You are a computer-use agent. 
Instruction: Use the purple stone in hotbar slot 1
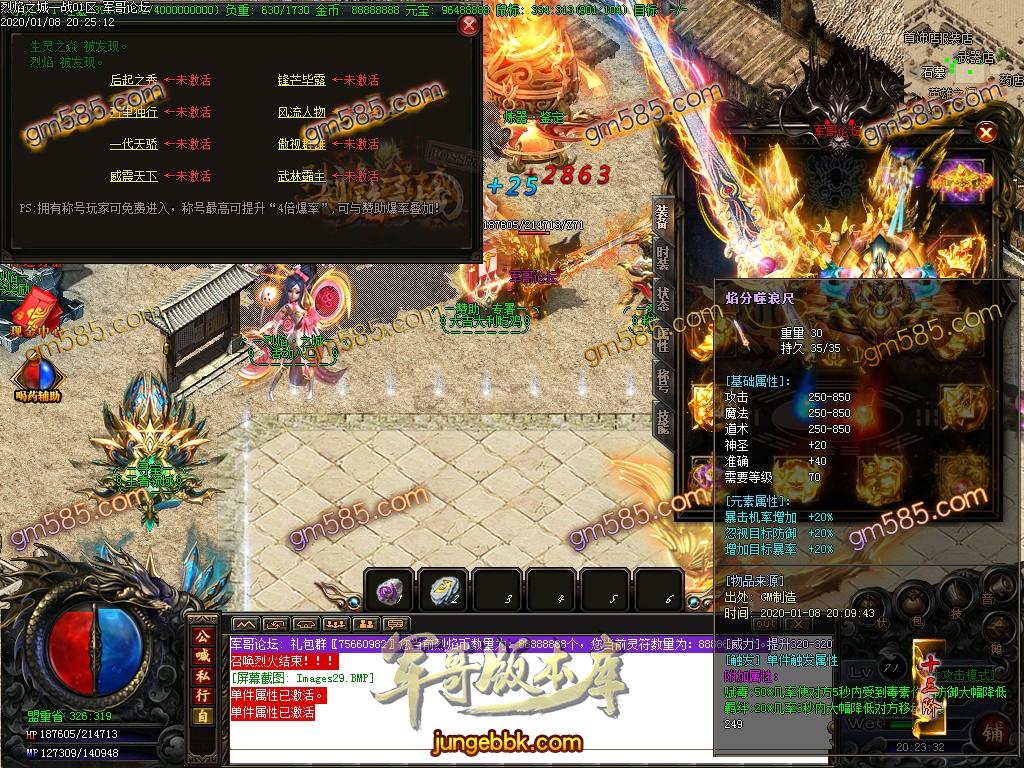[387, 590]
